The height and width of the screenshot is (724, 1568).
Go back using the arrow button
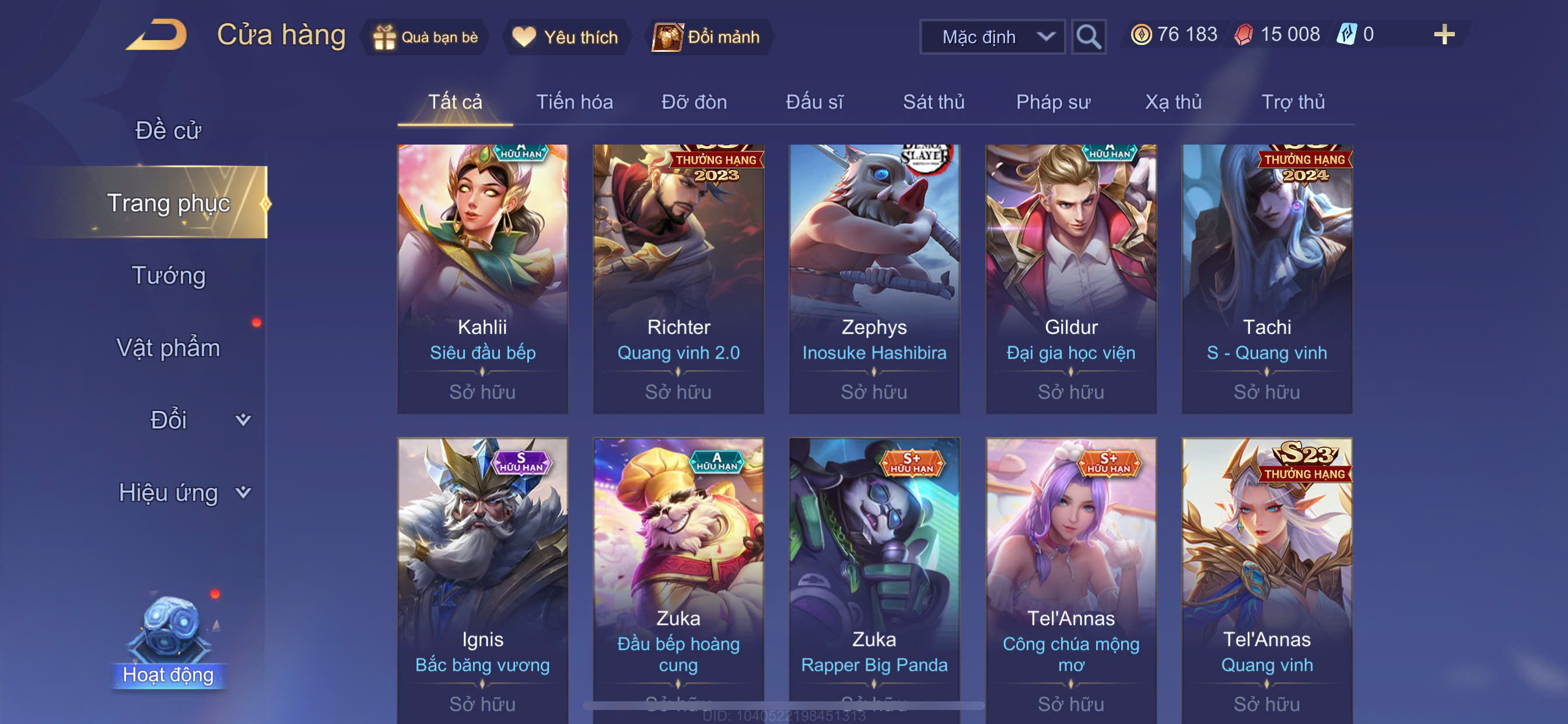click(x=157, y=36)
